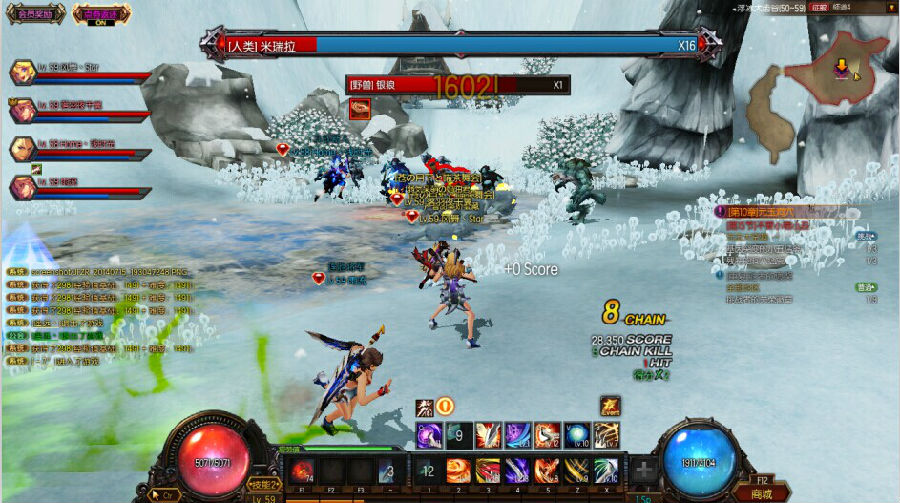Select the crowned party member portrait

tap(23, 108)
